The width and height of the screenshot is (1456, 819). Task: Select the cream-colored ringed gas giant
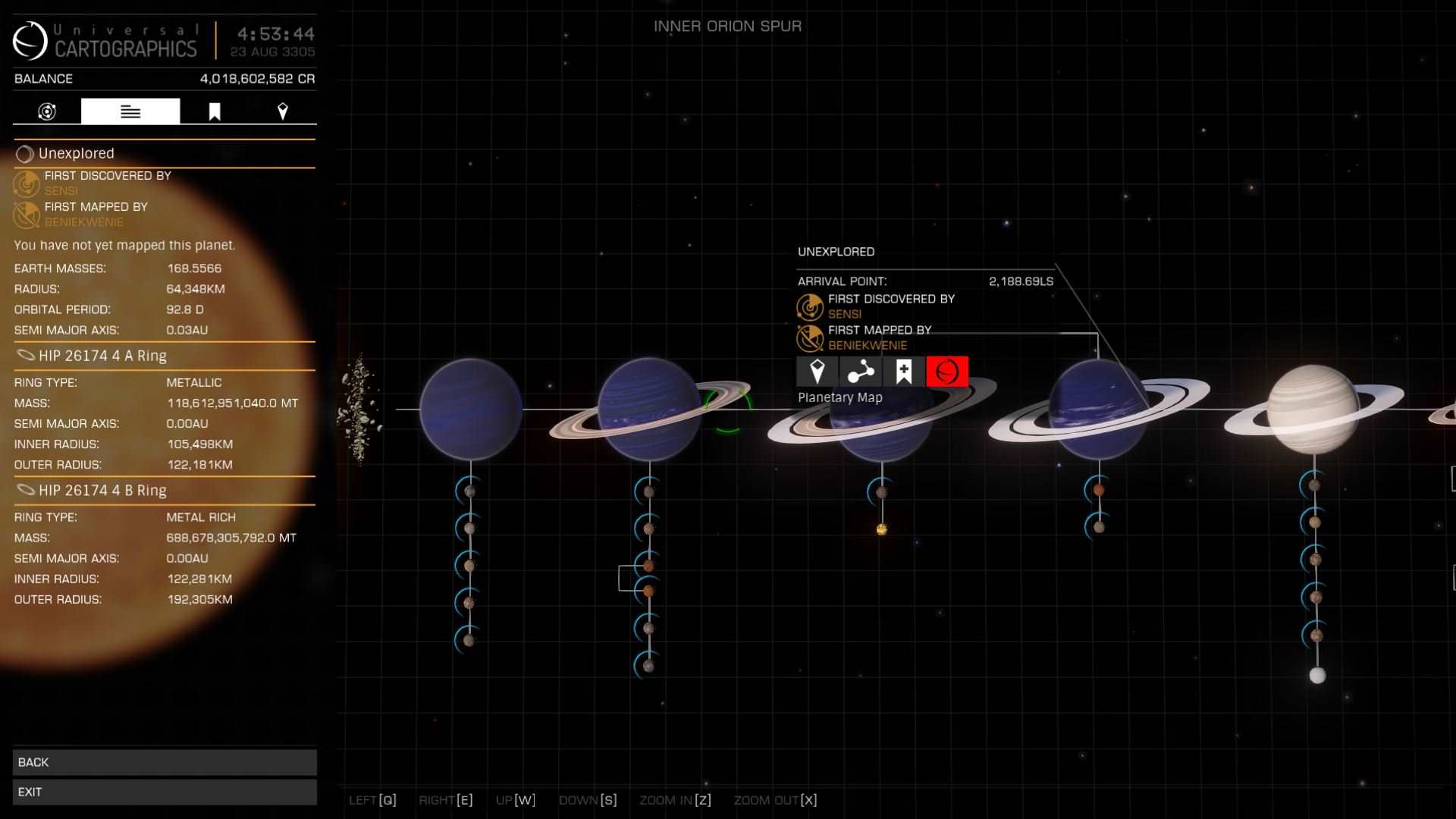[x=1313, y=409]
